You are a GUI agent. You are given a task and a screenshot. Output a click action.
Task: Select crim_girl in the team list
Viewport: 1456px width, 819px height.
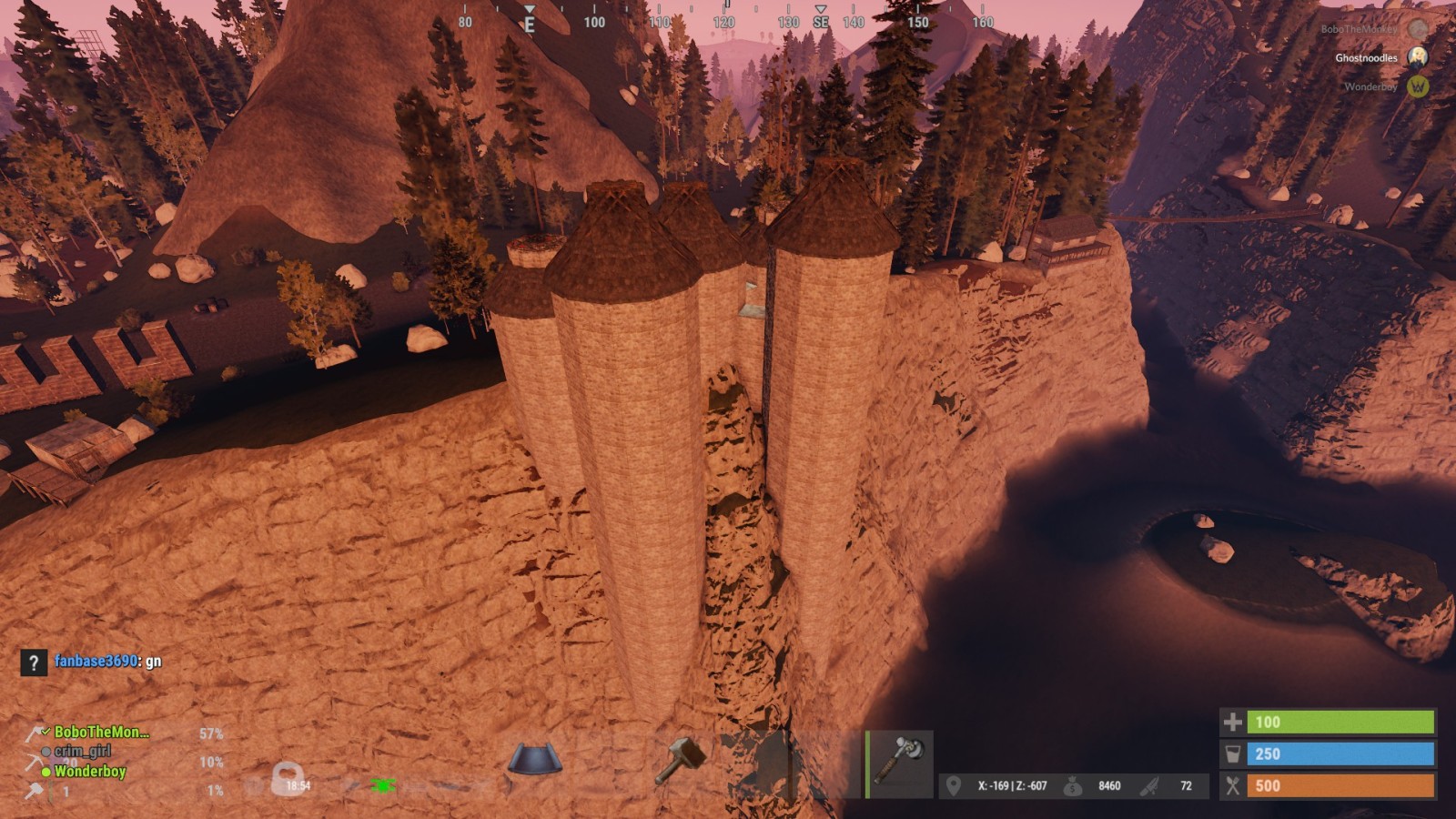82,751
